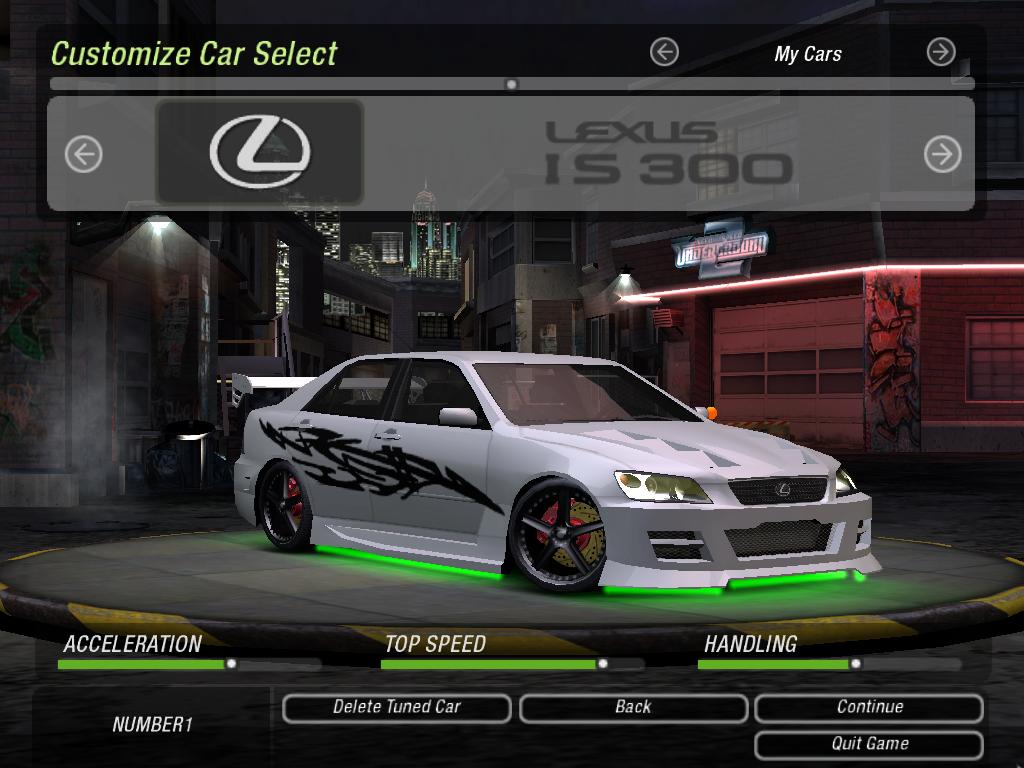Switch to previous car category arrow
Screen dimensions: 1024x768
pyautogui.click(x=664, y=52)
